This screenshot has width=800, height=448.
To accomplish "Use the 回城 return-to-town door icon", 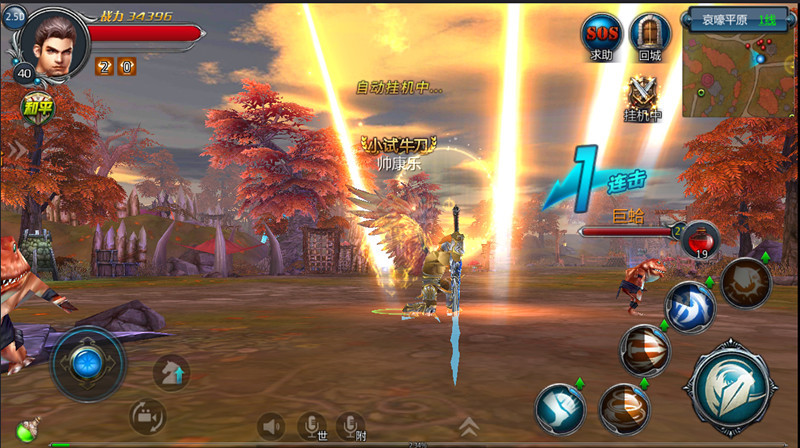I will click(650, 37).
